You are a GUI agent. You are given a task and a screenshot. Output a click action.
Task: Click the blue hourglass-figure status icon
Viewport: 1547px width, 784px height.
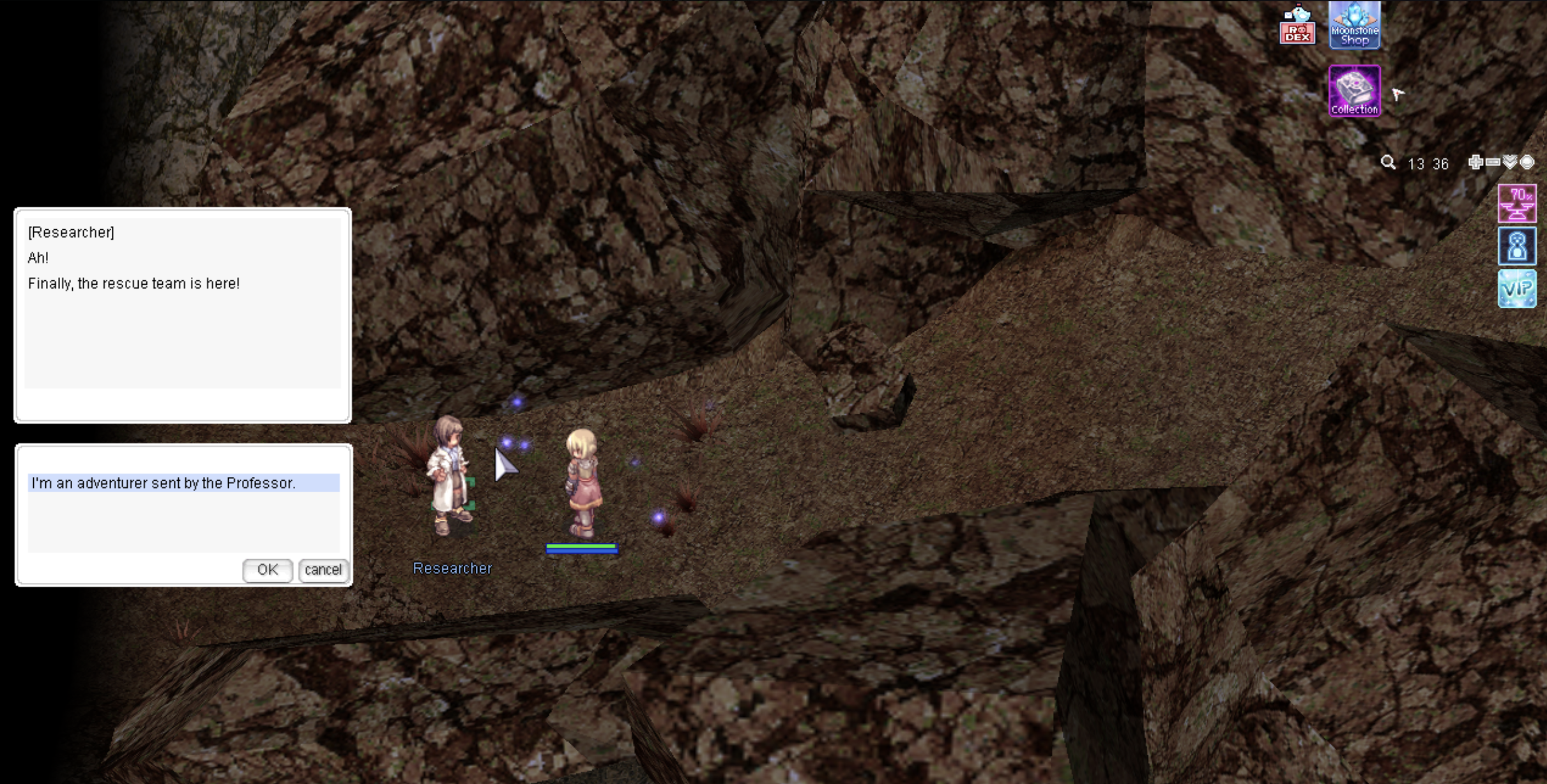1517,246
